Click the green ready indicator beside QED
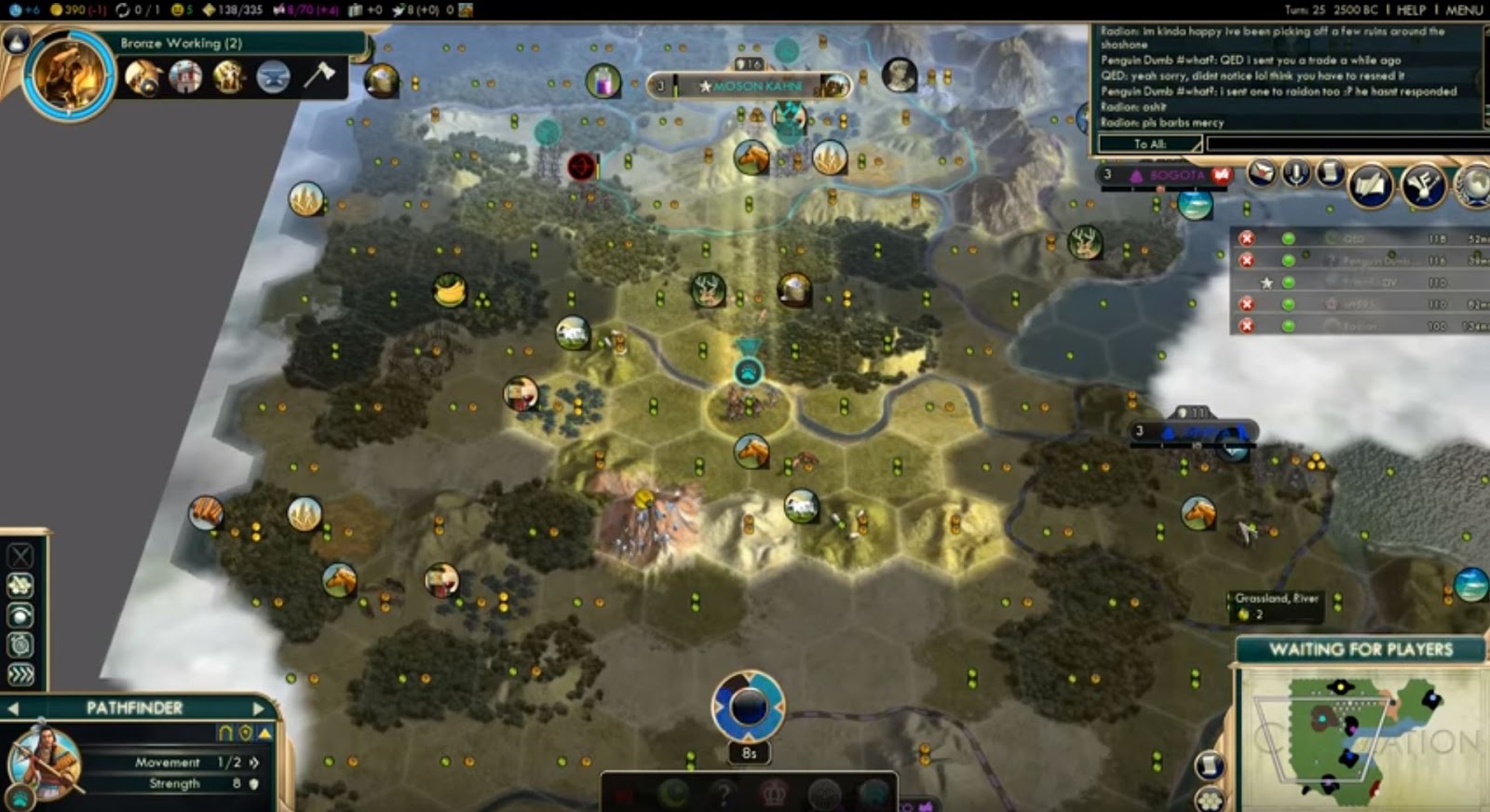Viewport: 1490px width, 812px height. point(1287,240)
